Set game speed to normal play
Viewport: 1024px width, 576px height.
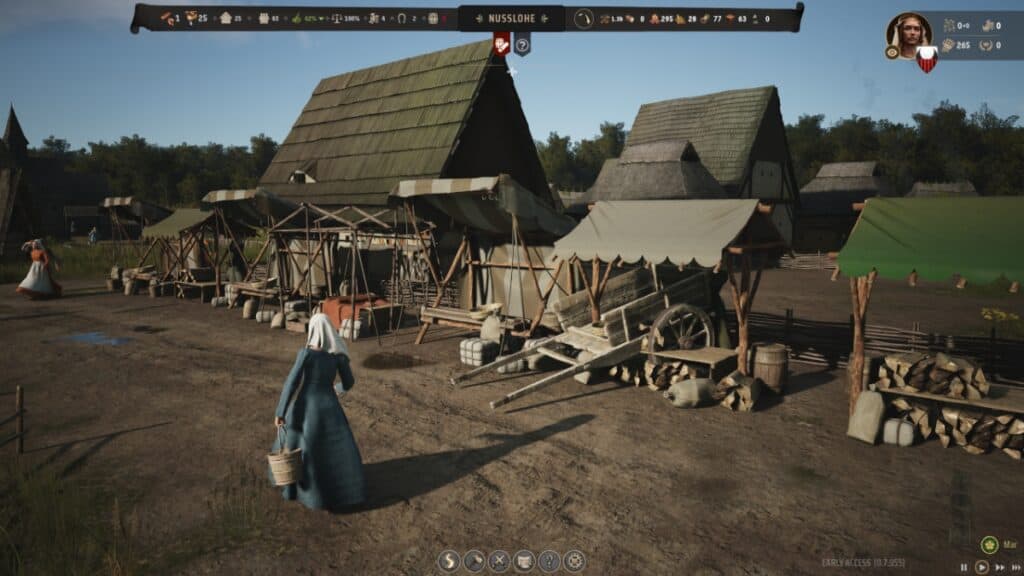981,567
